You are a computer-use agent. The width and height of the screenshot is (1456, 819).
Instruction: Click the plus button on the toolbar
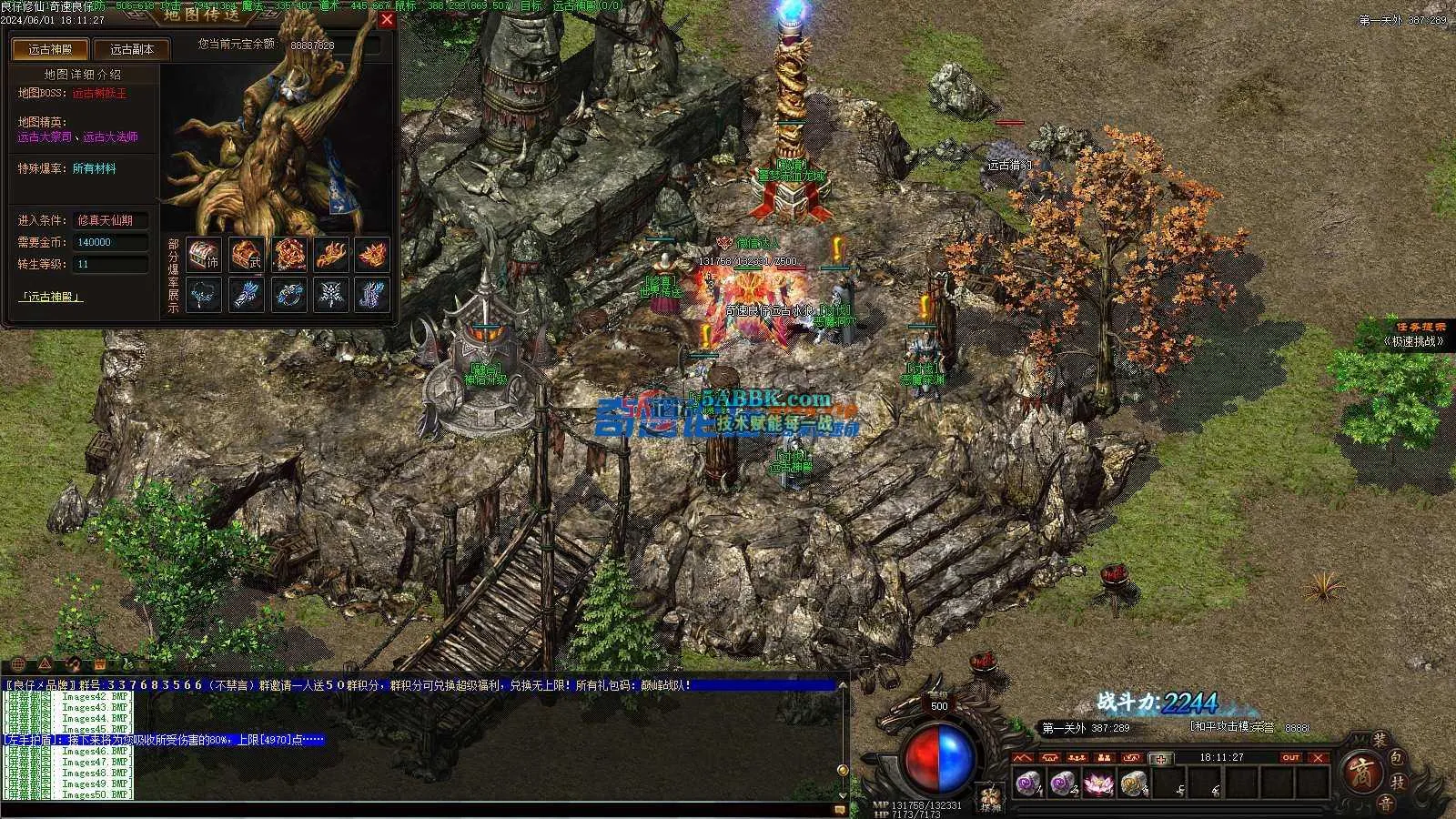(1160, 759)
